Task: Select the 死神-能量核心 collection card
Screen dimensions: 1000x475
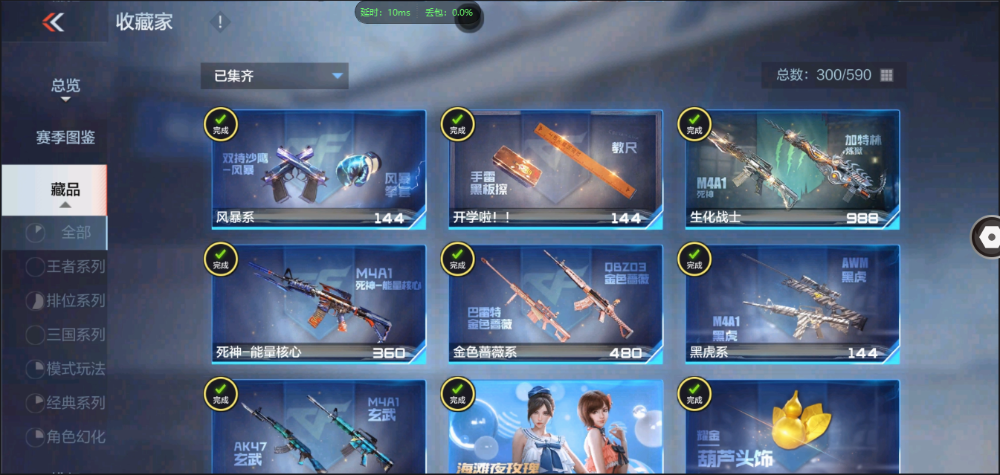Action: click(319, 304)
